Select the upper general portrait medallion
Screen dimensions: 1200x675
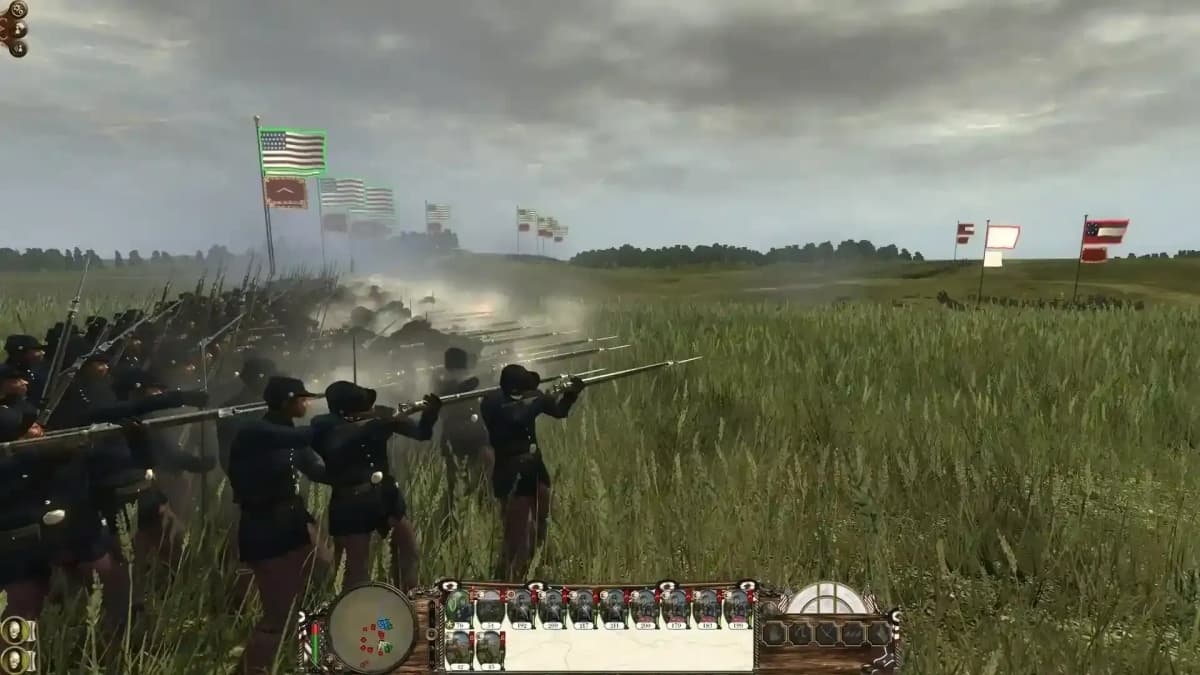tap(15, 630)
